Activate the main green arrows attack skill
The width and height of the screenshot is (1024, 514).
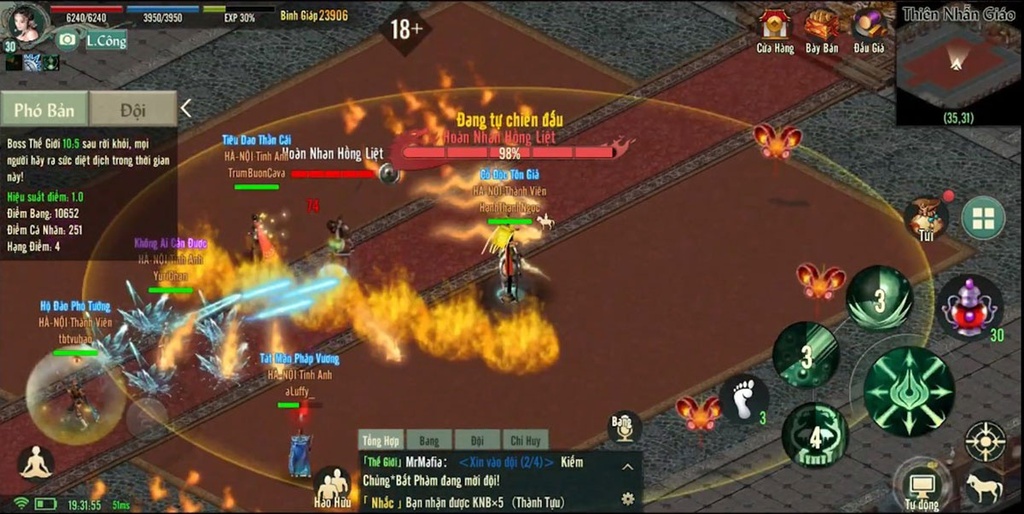[x=908, y=391]
